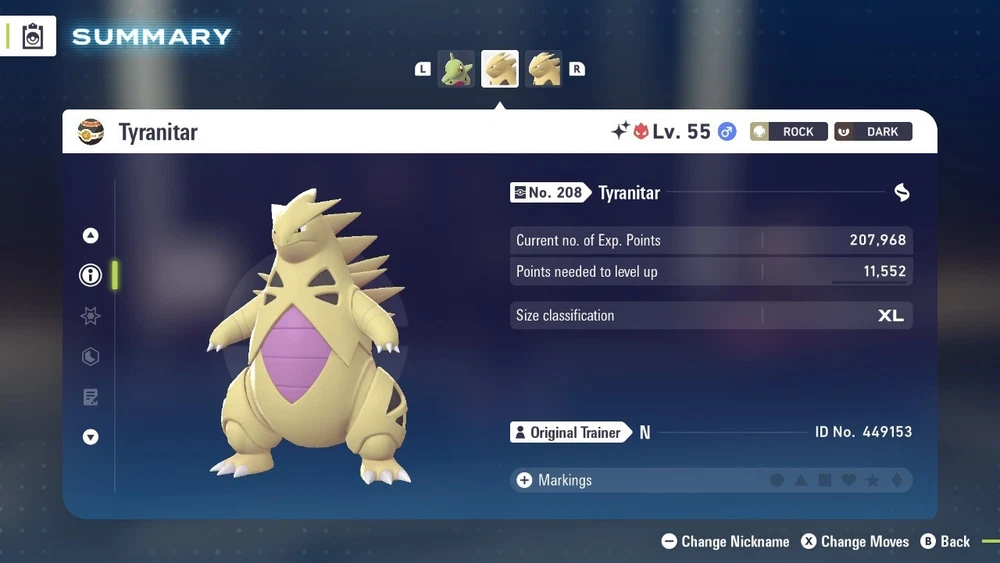Switch to the star-shaped sidebar tab
Screen dimensions: 1000x563
pyautogui.click(x=91, y=316)
